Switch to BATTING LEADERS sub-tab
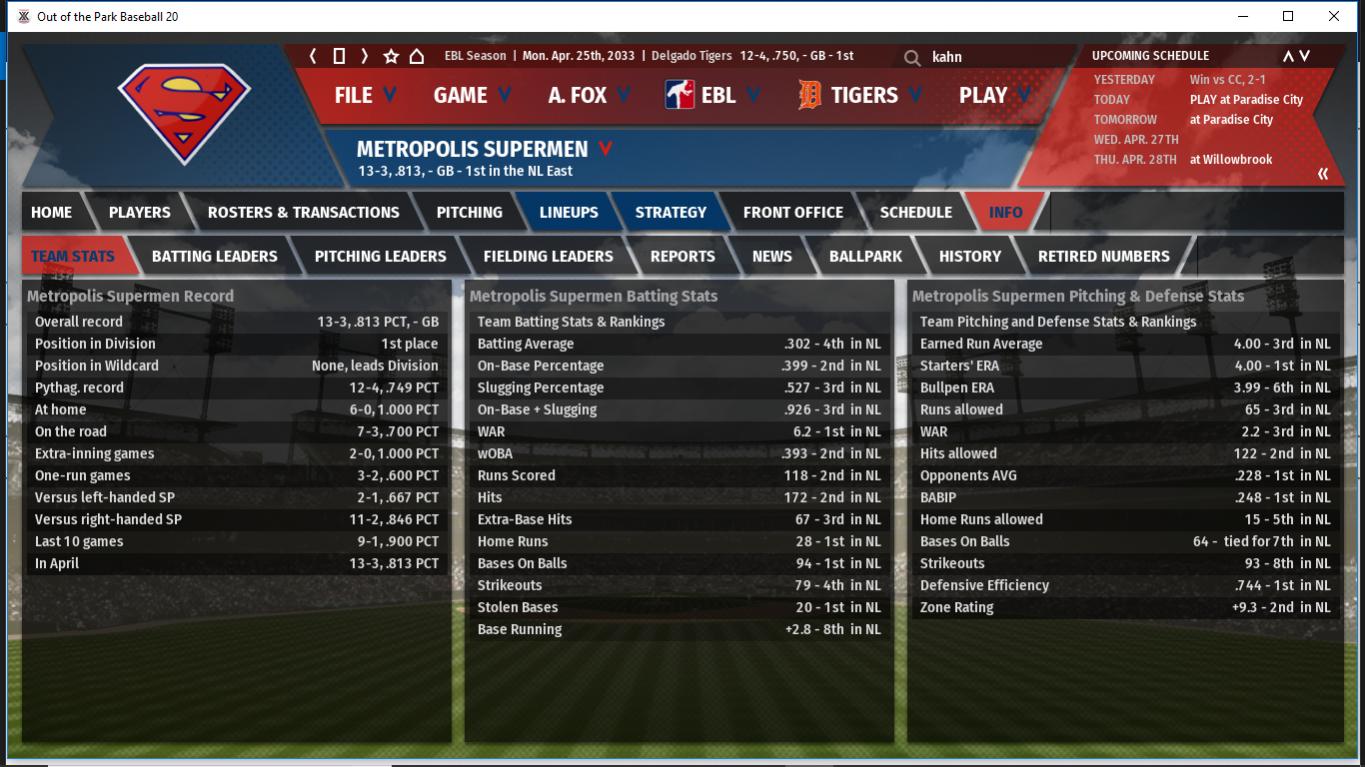 (214, 256)
